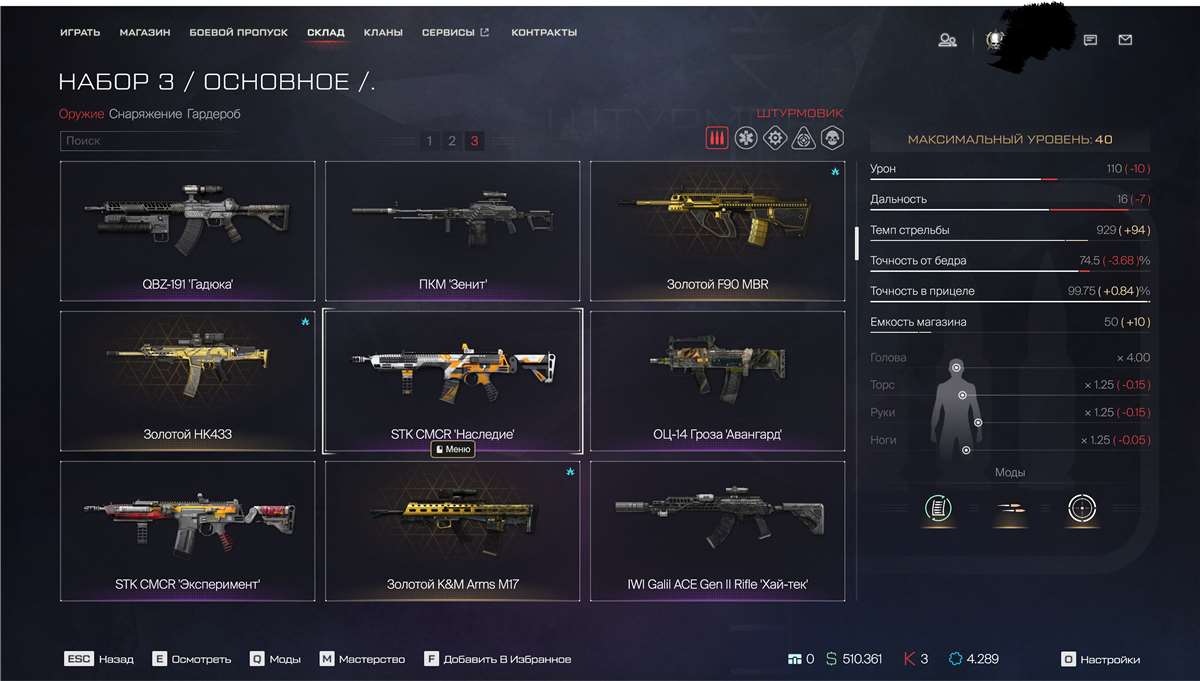Choose the STK CMCR 'Эксперимент' tile
This screenshot has width=1200, height=681.
[188, 530]
